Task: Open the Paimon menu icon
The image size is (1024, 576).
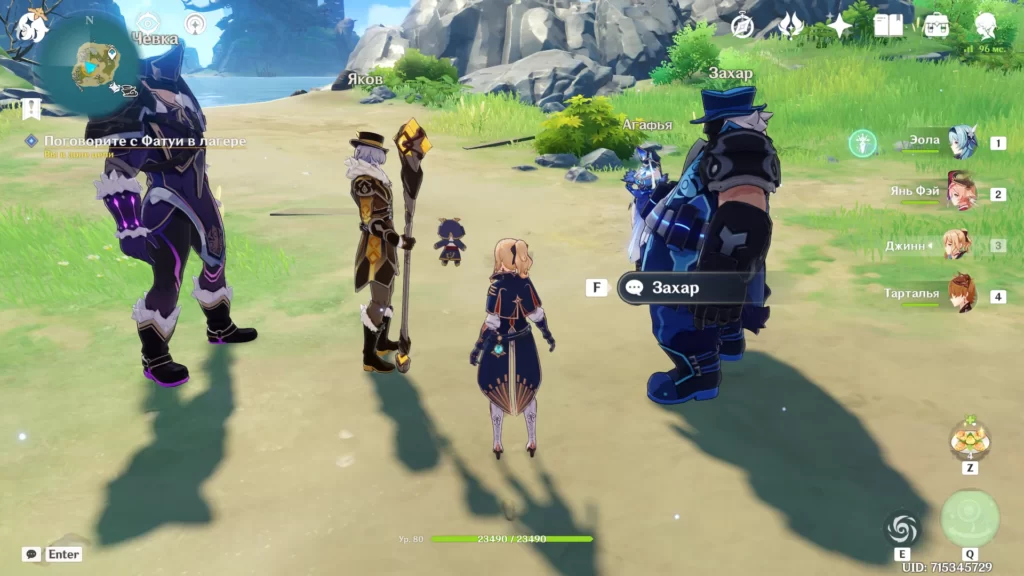Action: pyautogui.click(x=30, y=26)
